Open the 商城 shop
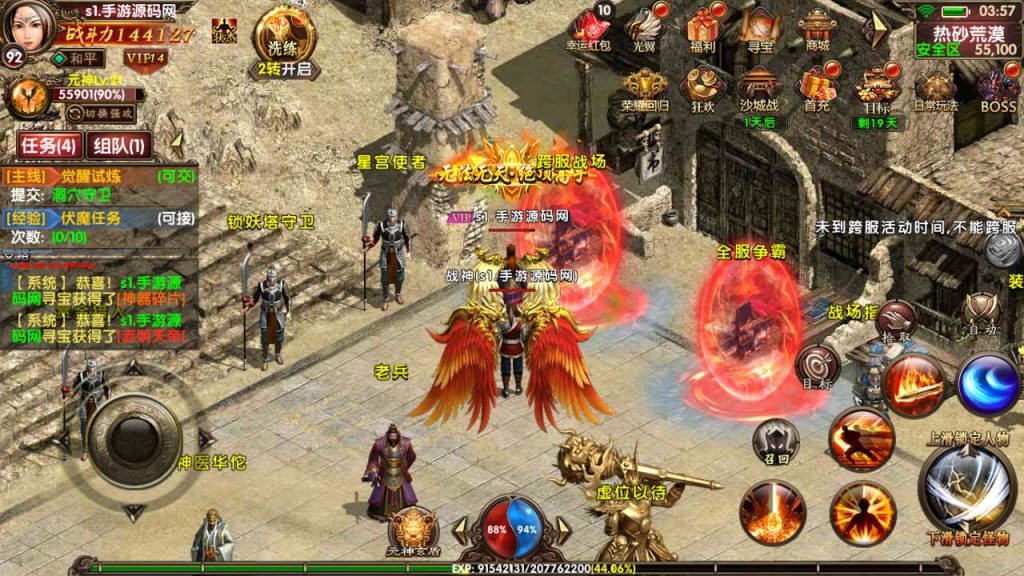This screenshot has width=1024, height=576. 817,28
